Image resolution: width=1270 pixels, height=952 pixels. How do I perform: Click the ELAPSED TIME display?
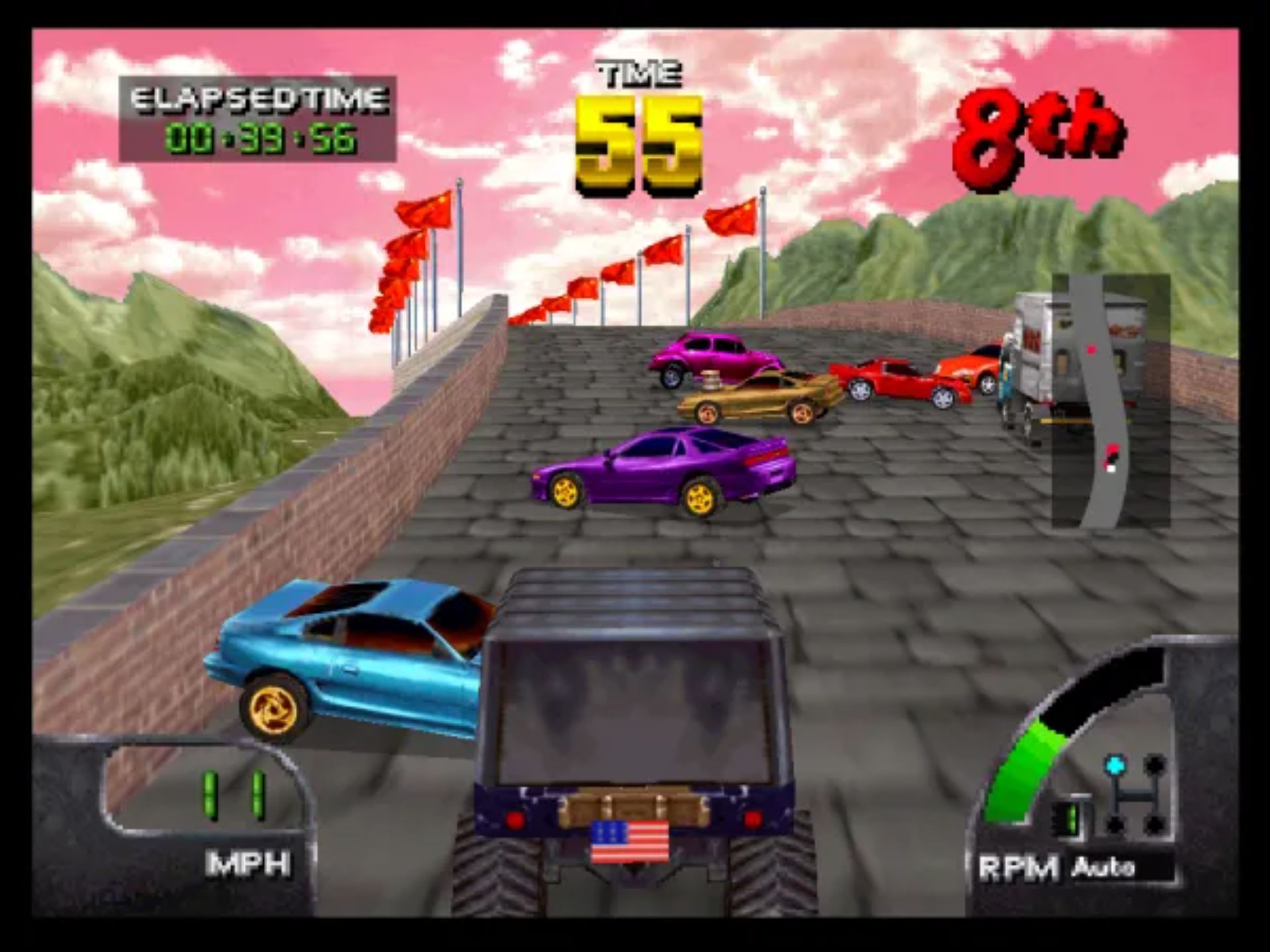pos(255,119)
